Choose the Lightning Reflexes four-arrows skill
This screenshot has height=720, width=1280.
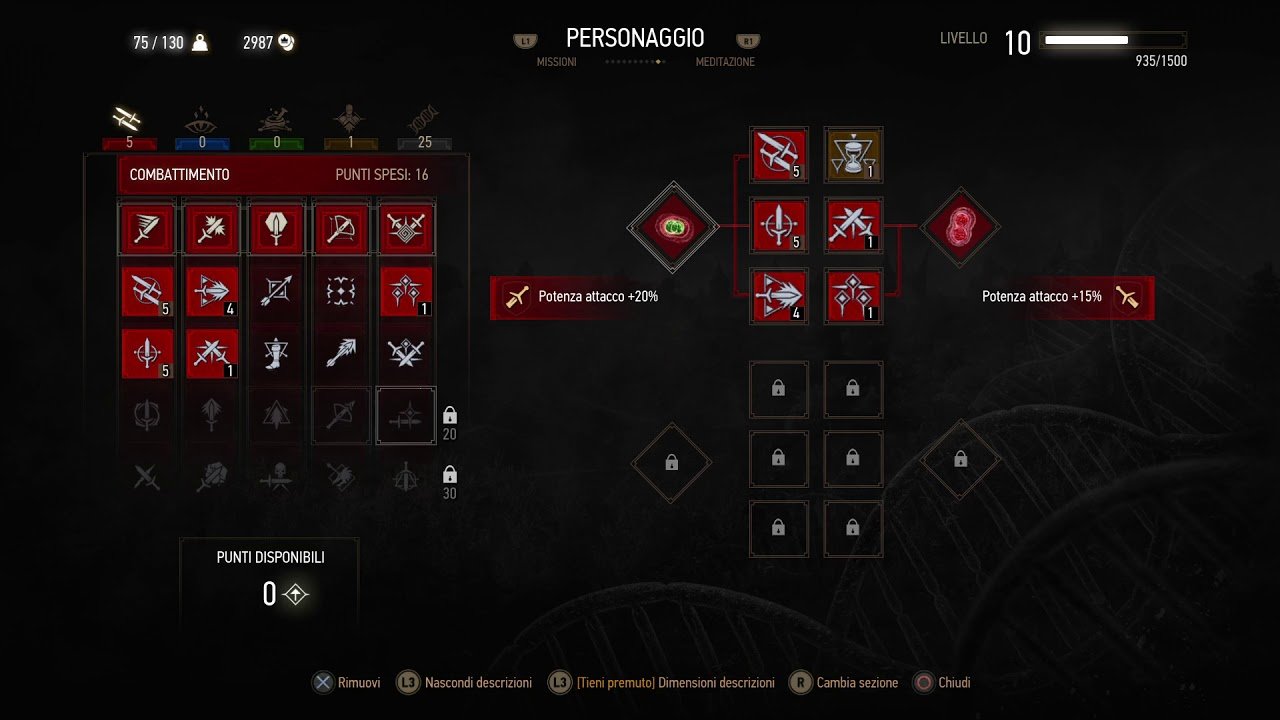coord(342,292)
